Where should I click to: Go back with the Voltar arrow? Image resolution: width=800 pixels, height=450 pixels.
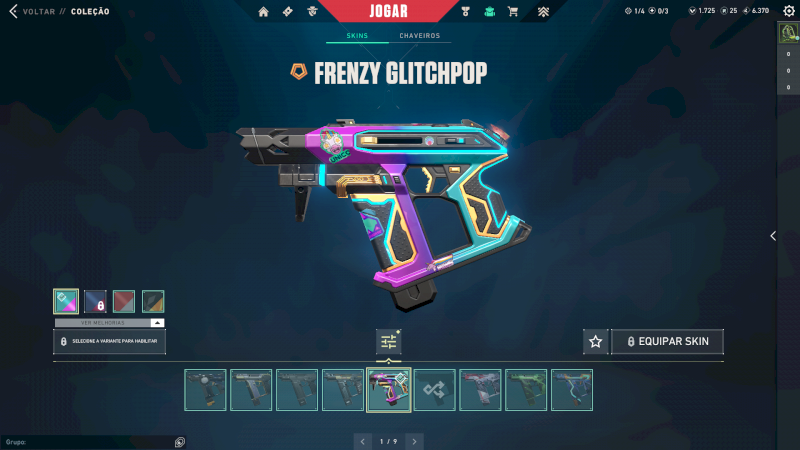coord(13,12)
